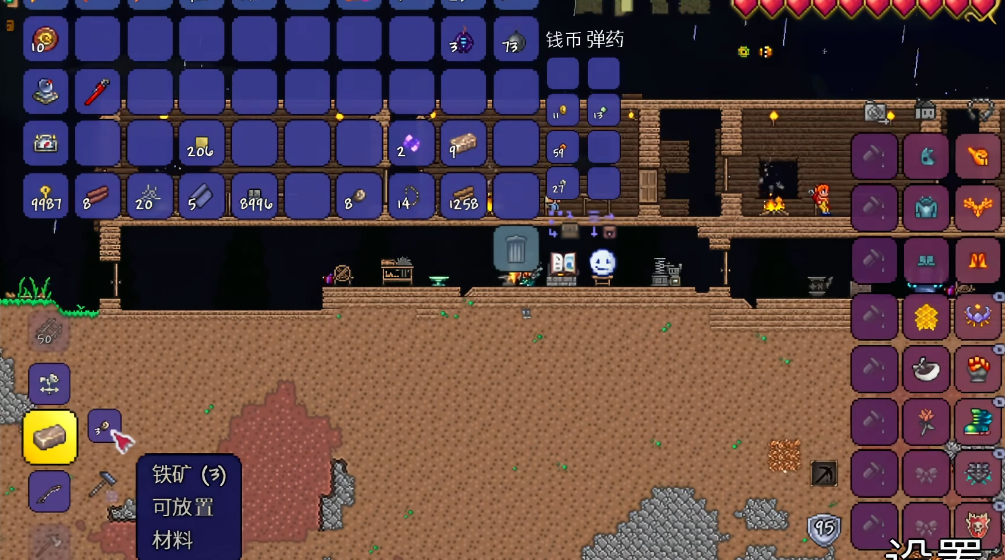1005x560 pixels.
Task: Click the emote smiley face button
Action: point(602,263)
